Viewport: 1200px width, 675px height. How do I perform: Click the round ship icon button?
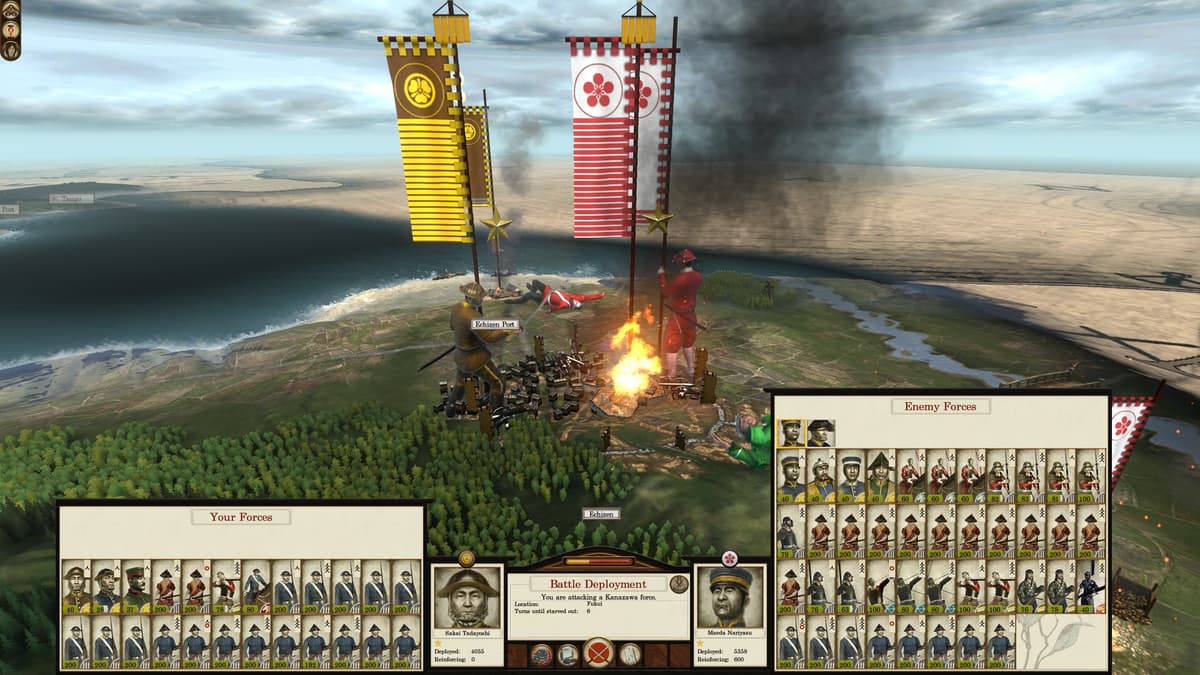tap(541, 655)
